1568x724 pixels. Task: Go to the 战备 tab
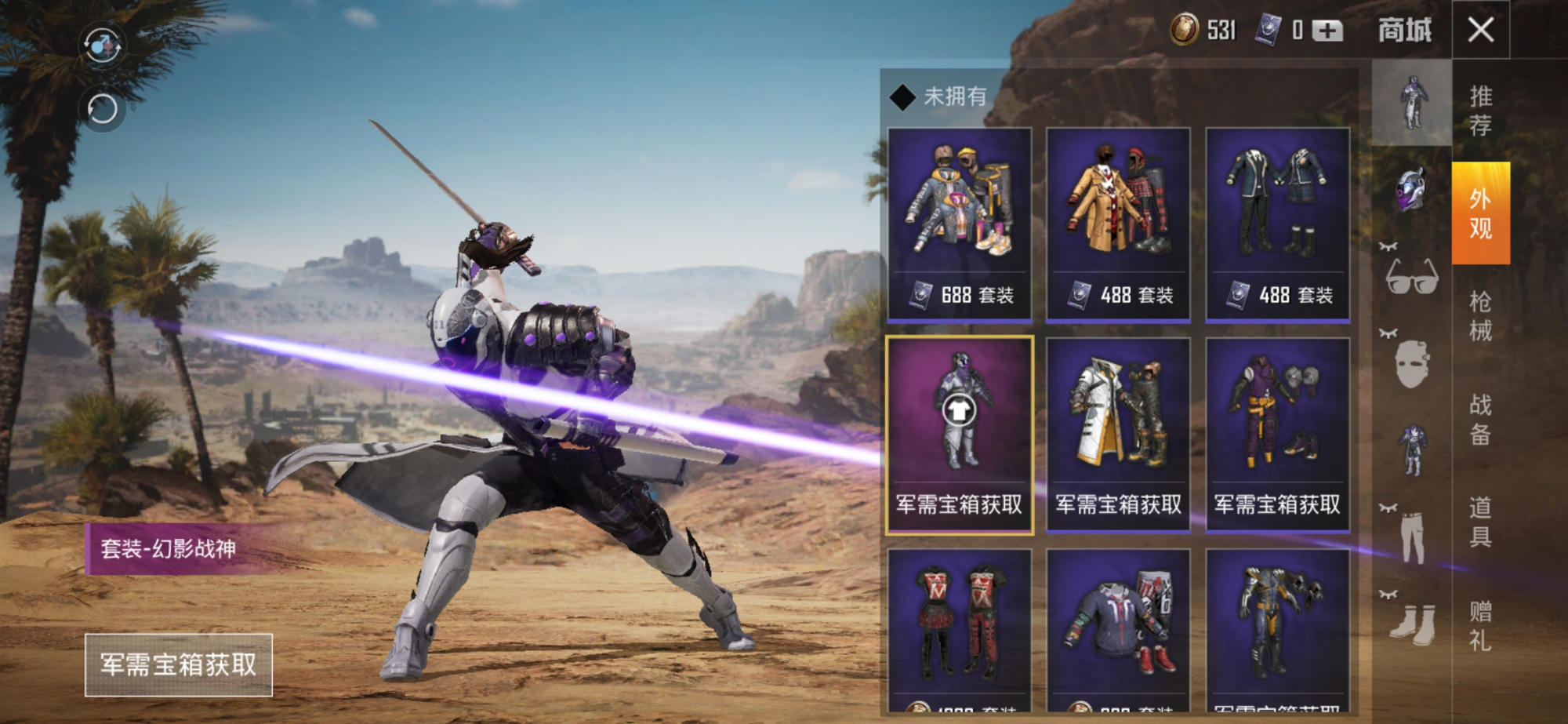tap(1480, 419)
